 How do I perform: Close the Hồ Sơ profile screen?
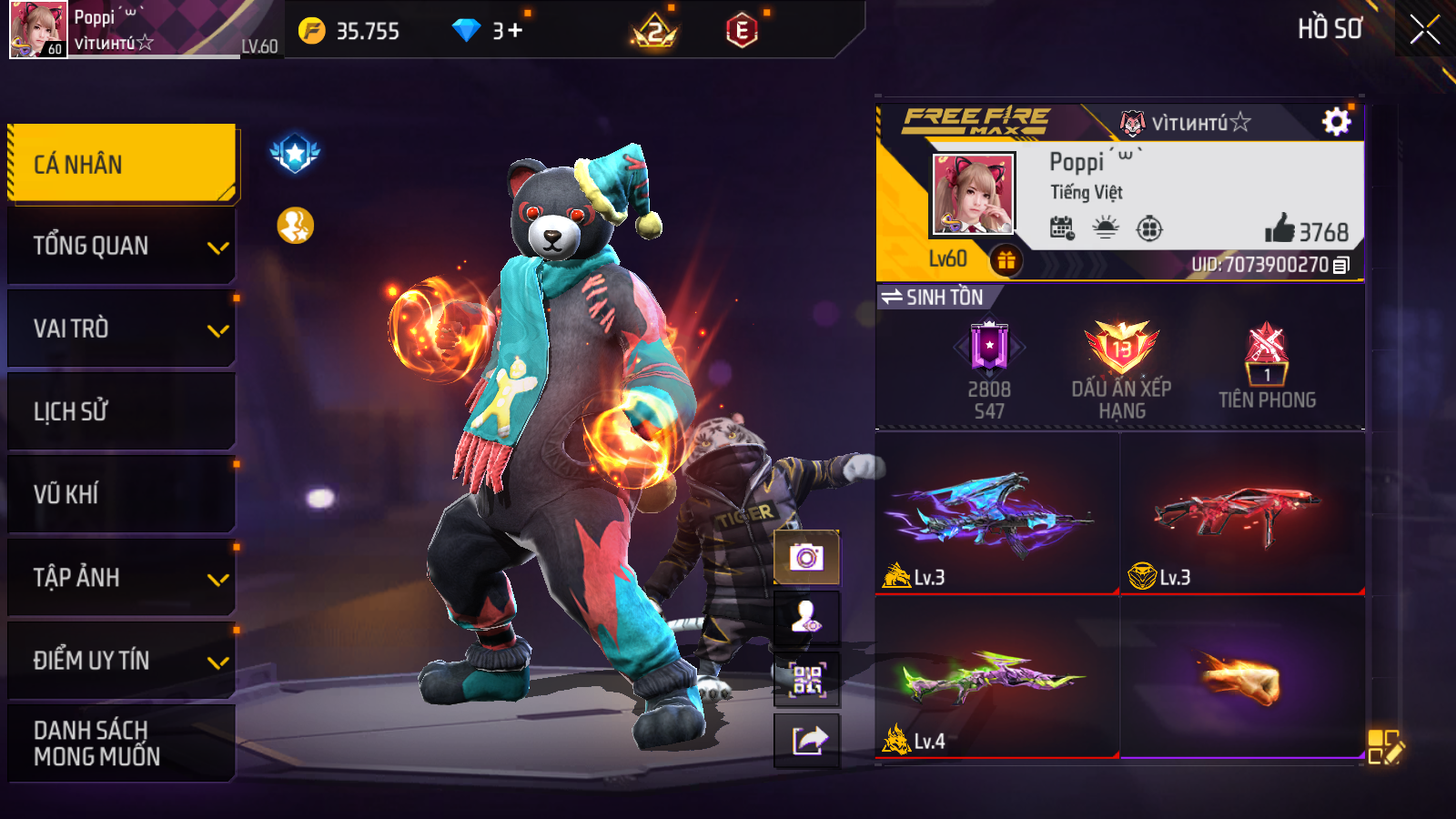click(x=1424, y=30)
